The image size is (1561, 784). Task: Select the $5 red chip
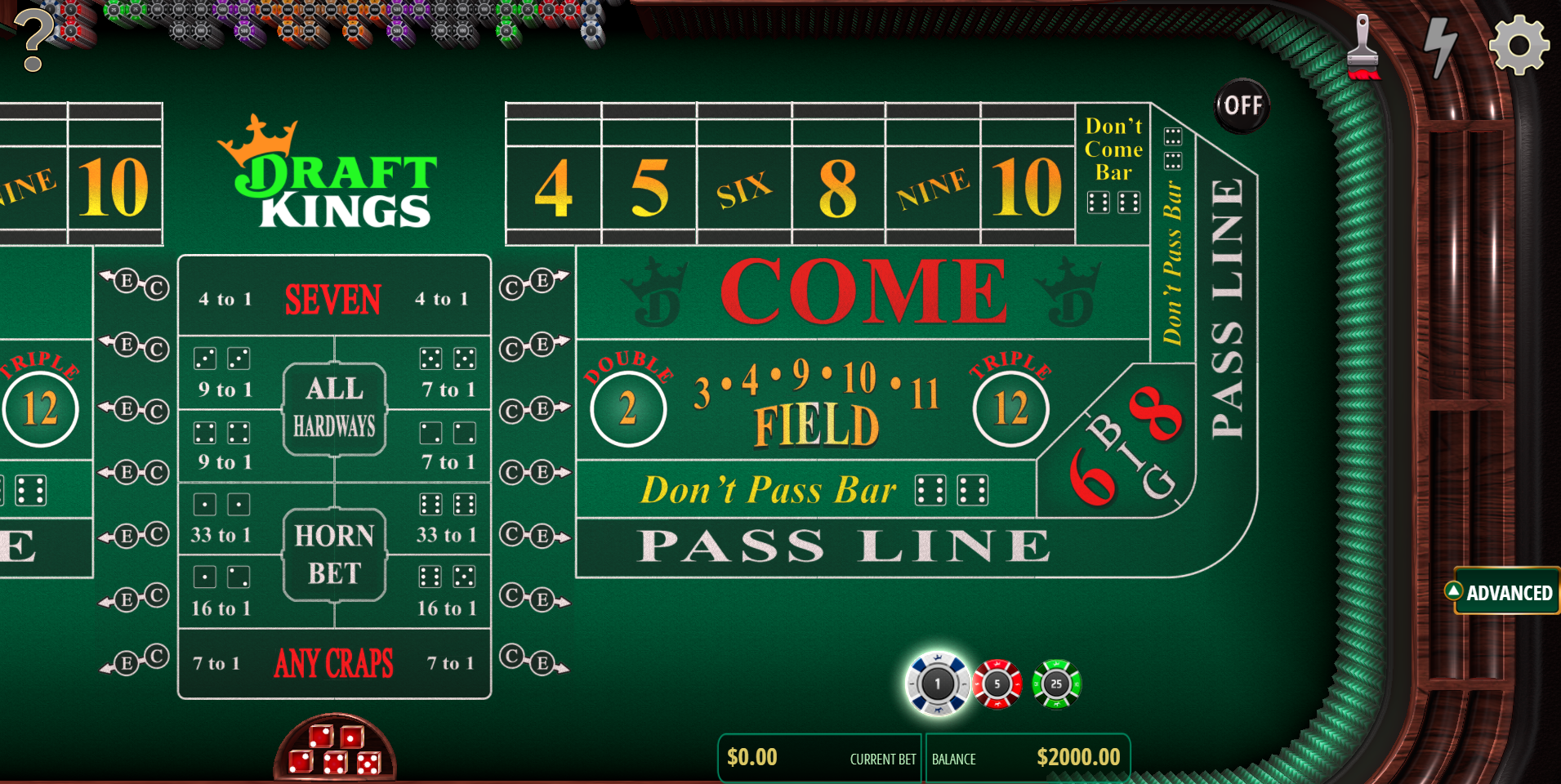pos(997,685)
